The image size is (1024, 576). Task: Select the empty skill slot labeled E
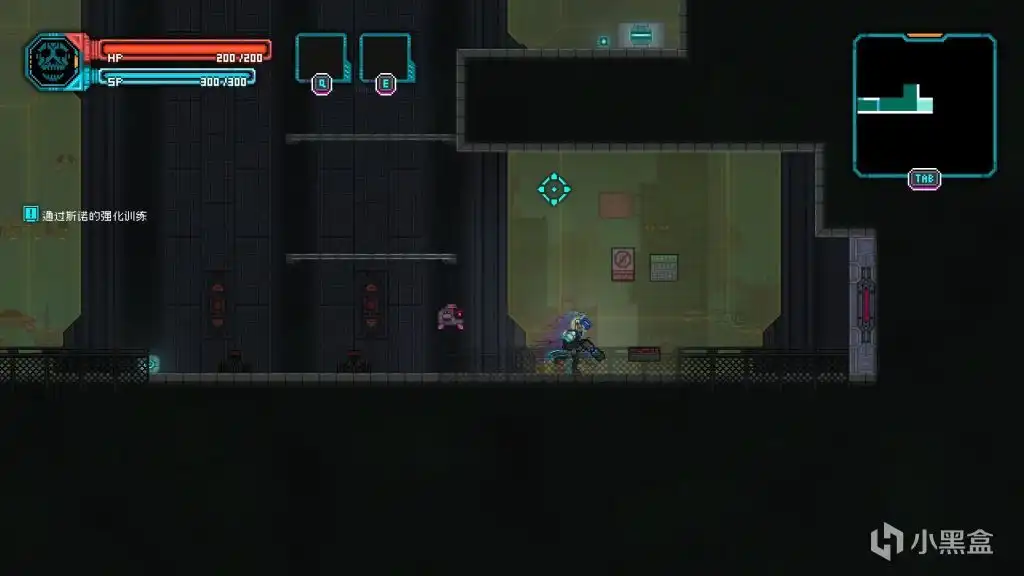tap(385, 57)
